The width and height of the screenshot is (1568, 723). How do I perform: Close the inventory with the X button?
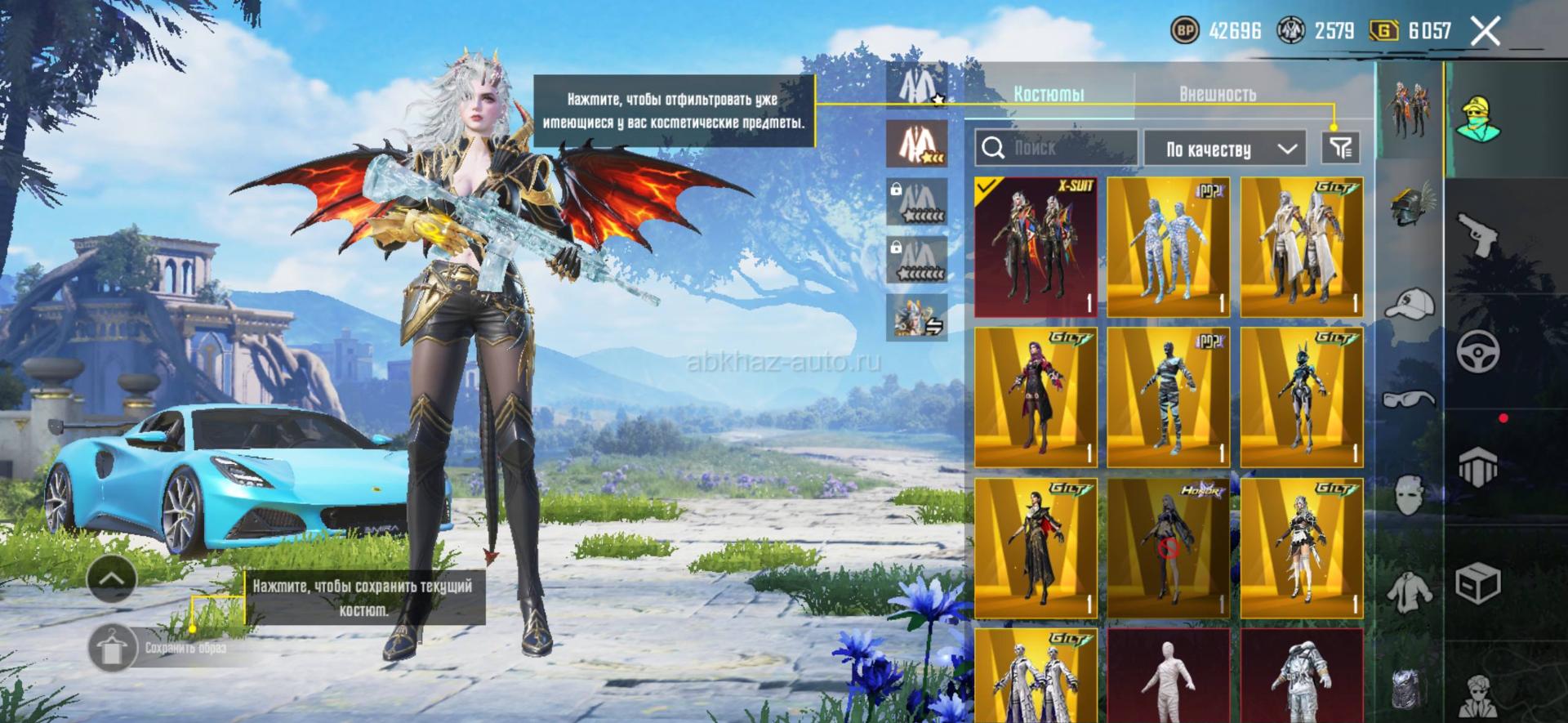pos(1485,32)
